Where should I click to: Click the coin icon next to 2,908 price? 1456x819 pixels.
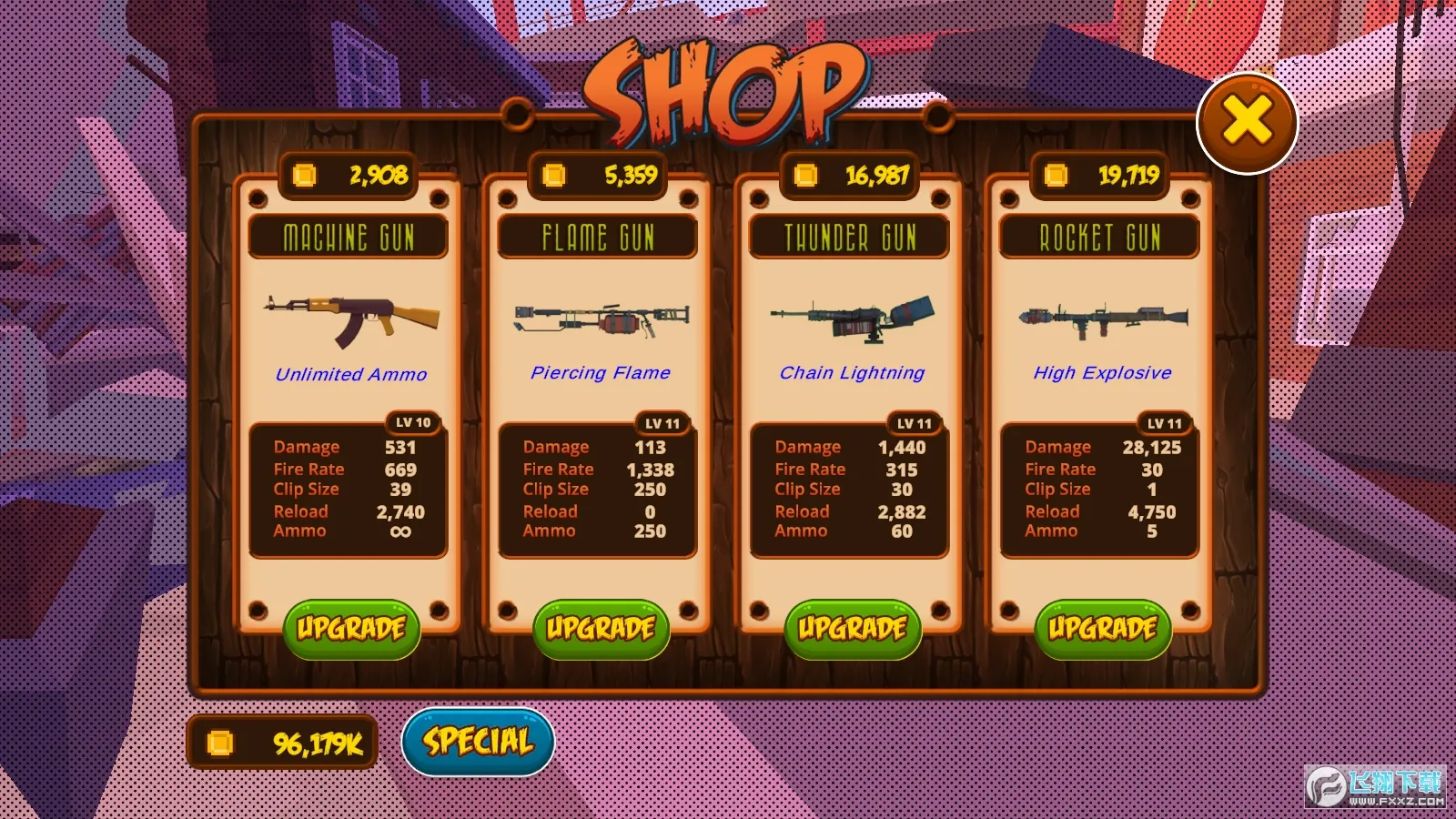[304, 177]
